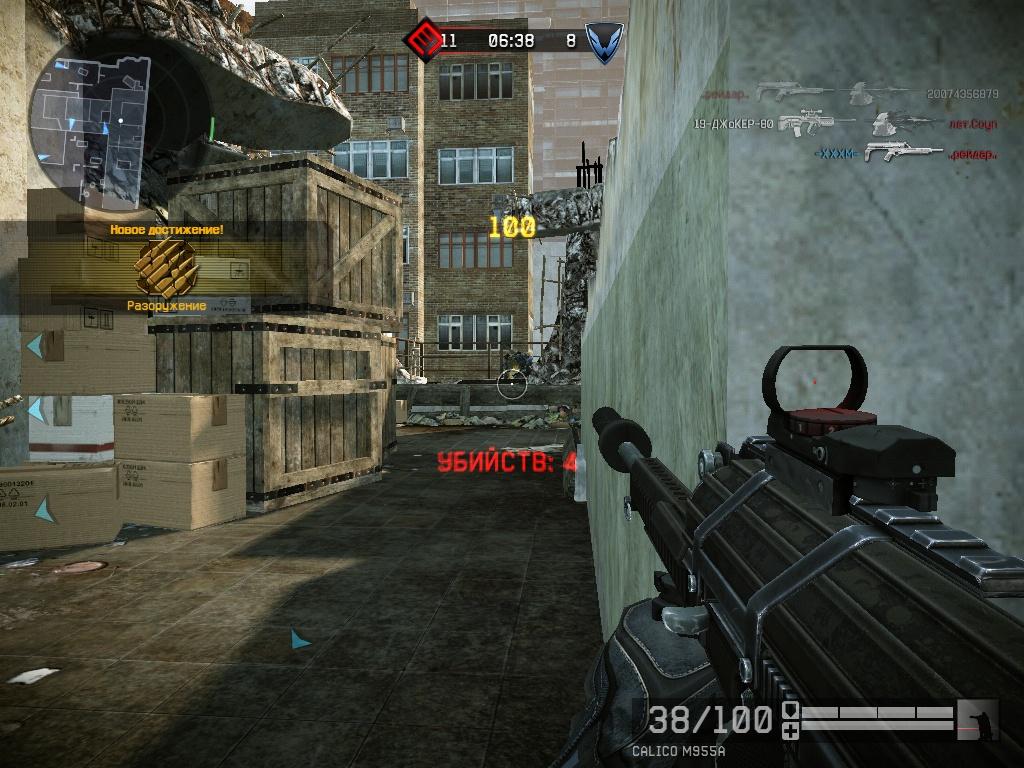Screen dimensions: 1024x768
Task: Click the Calico M955A weapon label
Action: coord(678,751)
